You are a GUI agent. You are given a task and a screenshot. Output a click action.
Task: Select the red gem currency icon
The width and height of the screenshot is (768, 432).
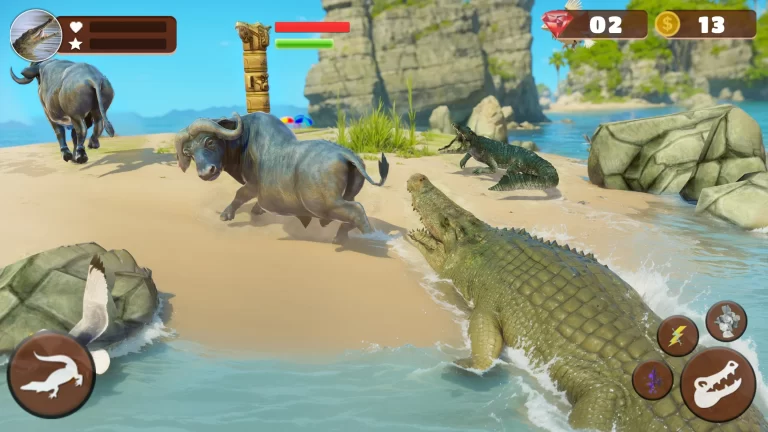(560, 22)
